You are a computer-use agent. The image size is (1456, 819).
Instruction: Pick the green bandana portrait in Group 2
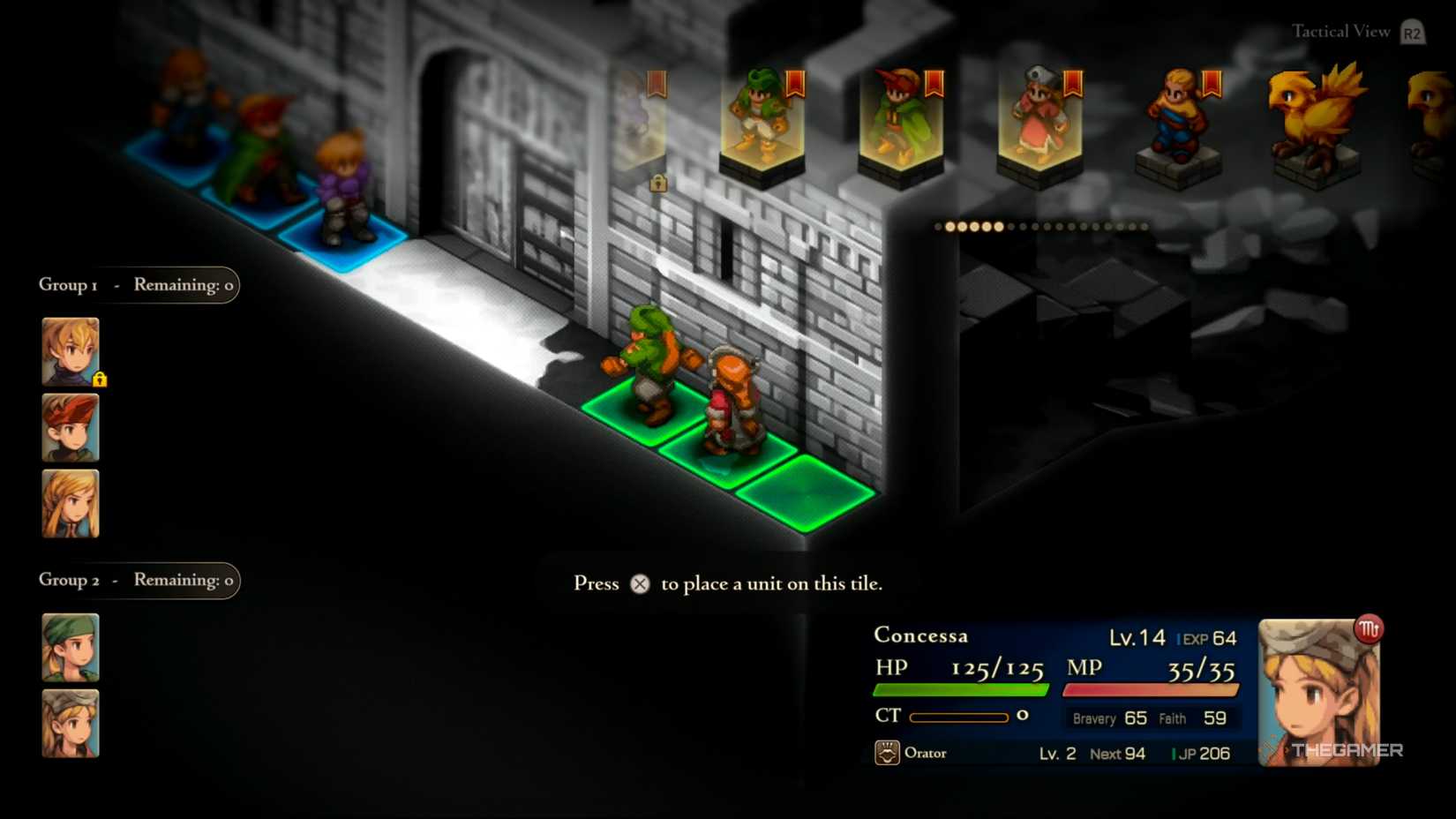point(71,648)
